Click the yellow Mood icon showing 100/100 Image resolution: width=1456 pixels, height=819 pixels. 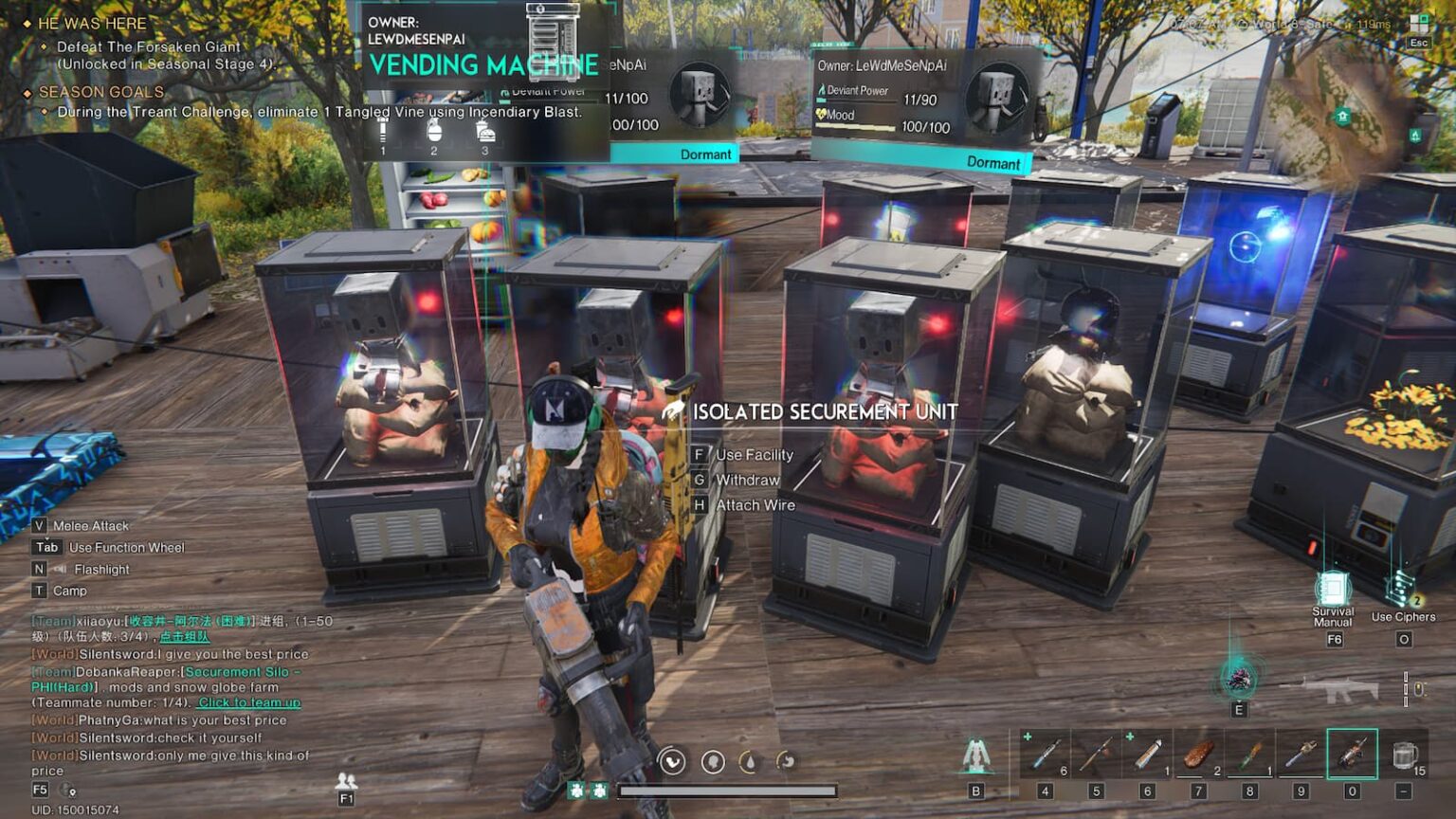coord(823,114)
